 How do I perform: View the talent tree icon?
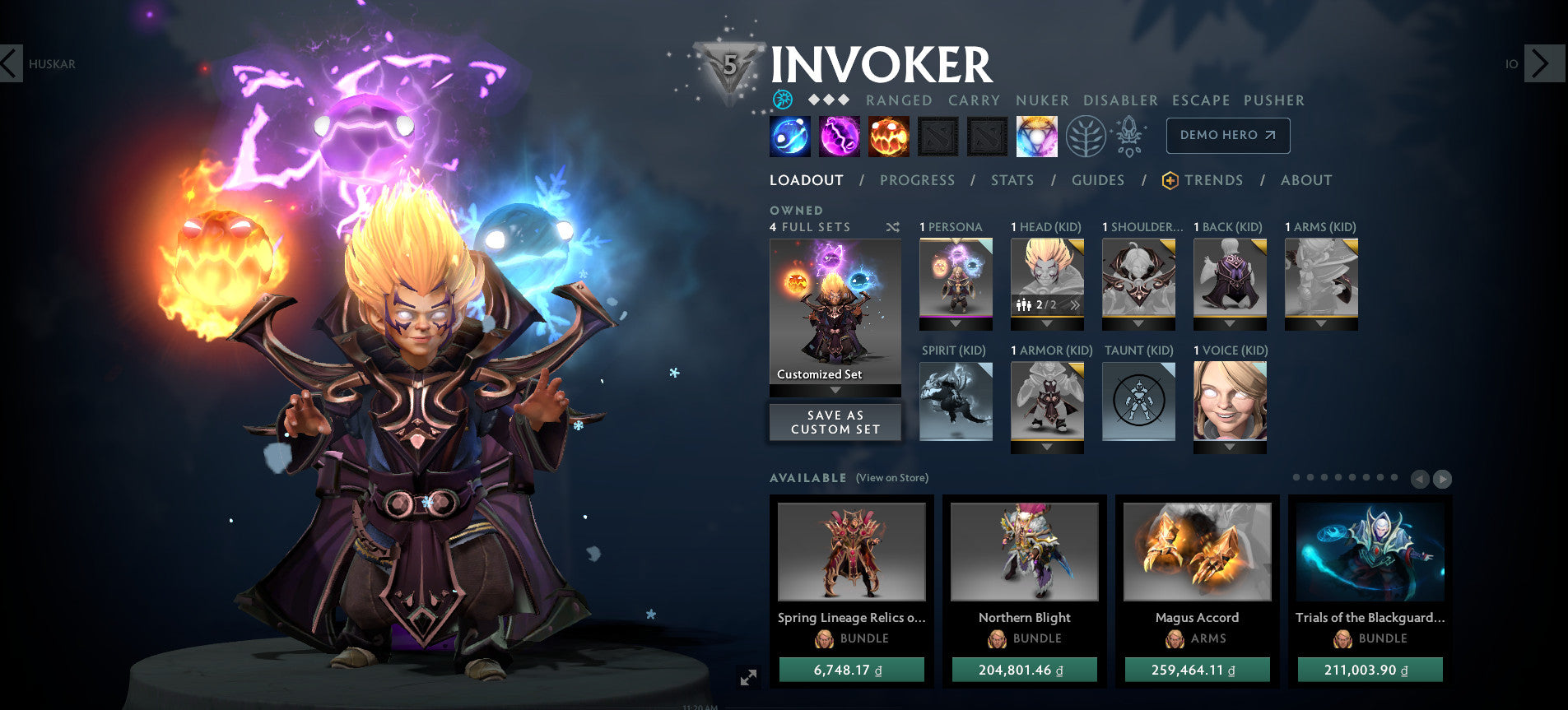1086,136
